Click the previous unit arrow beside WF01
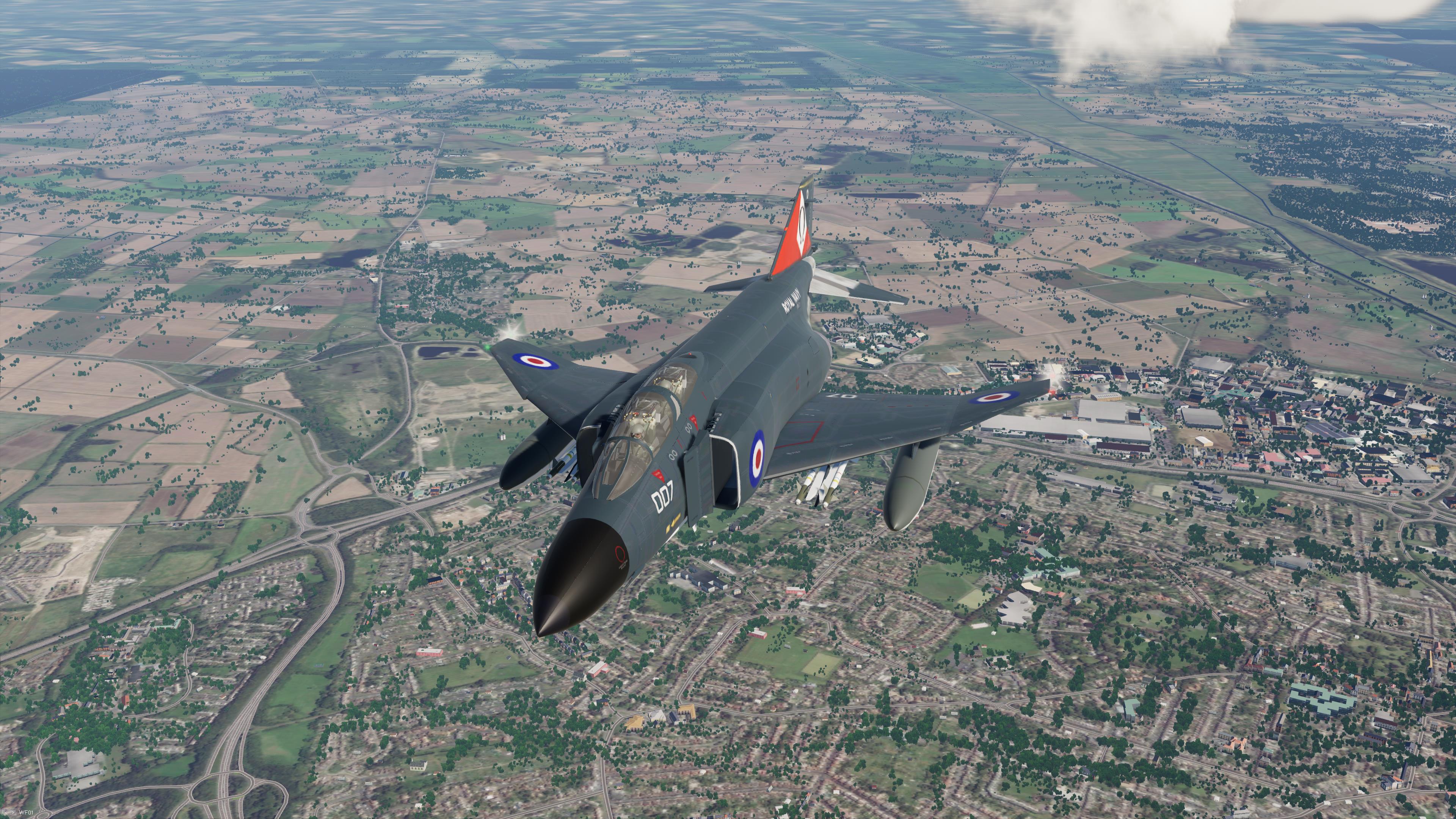Viewport: 1456px width, 819px height. 6,813
